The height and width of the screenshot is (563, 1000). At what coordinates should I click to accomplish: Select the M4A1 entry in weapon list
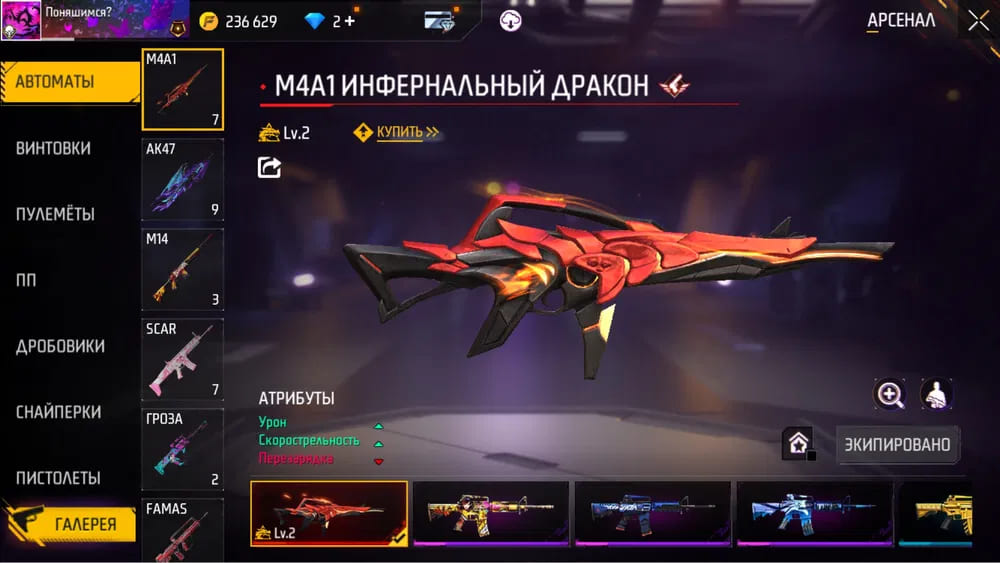click(182, 89)
